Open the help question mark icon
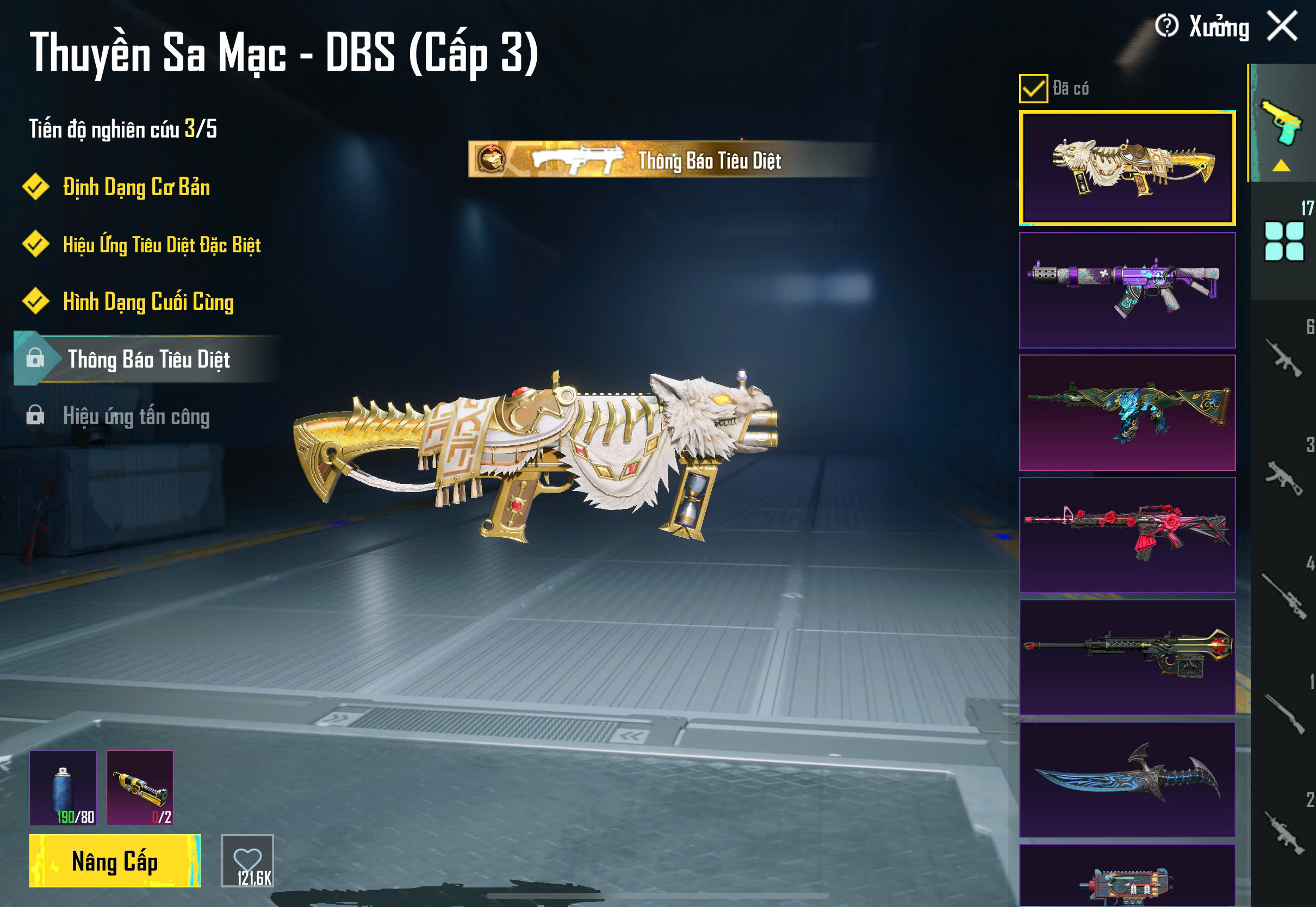Viewport: 1316px width, 907px height. coord(1166,26)
